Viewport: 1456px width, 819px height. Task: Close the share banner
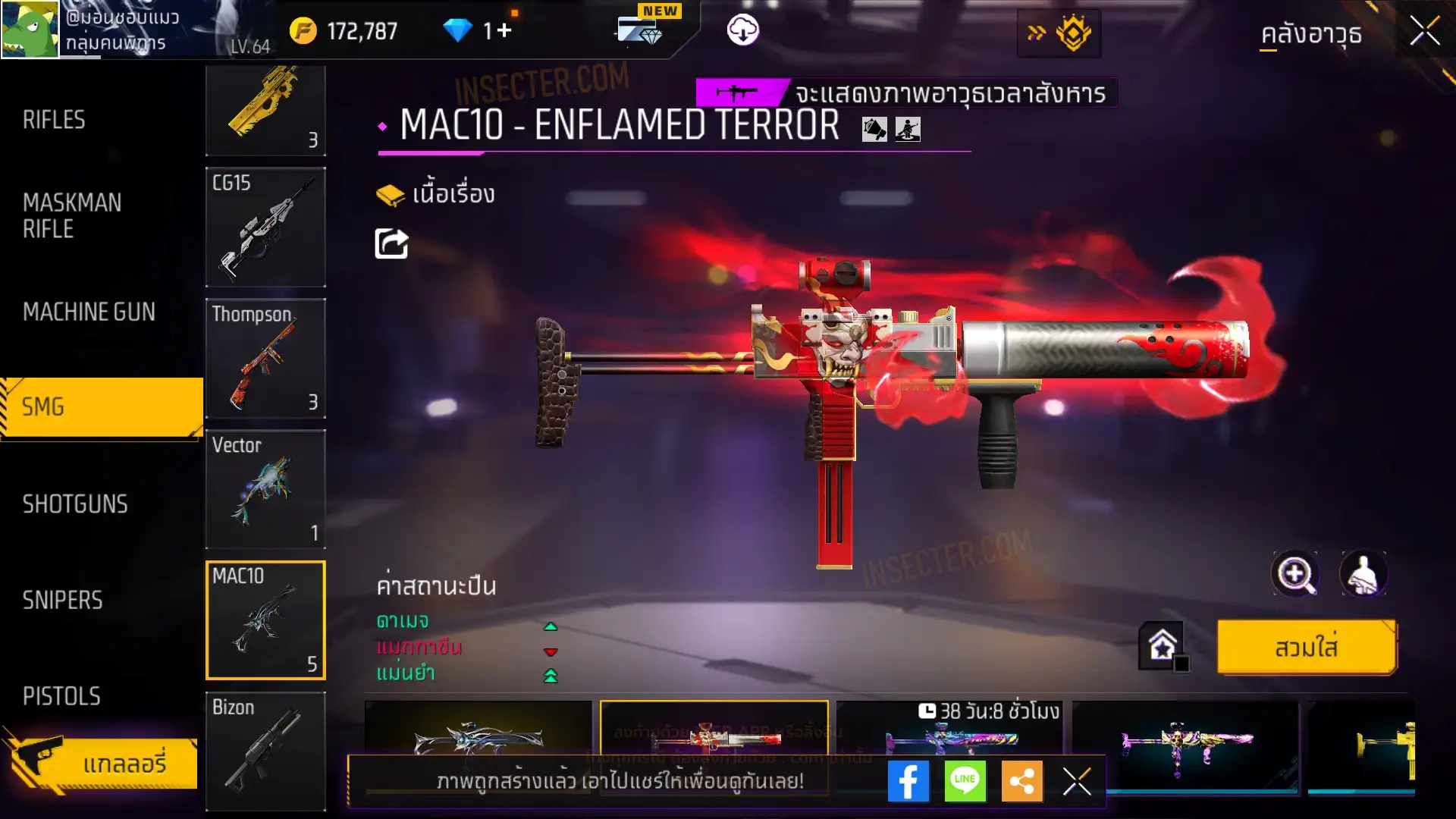1076,781
